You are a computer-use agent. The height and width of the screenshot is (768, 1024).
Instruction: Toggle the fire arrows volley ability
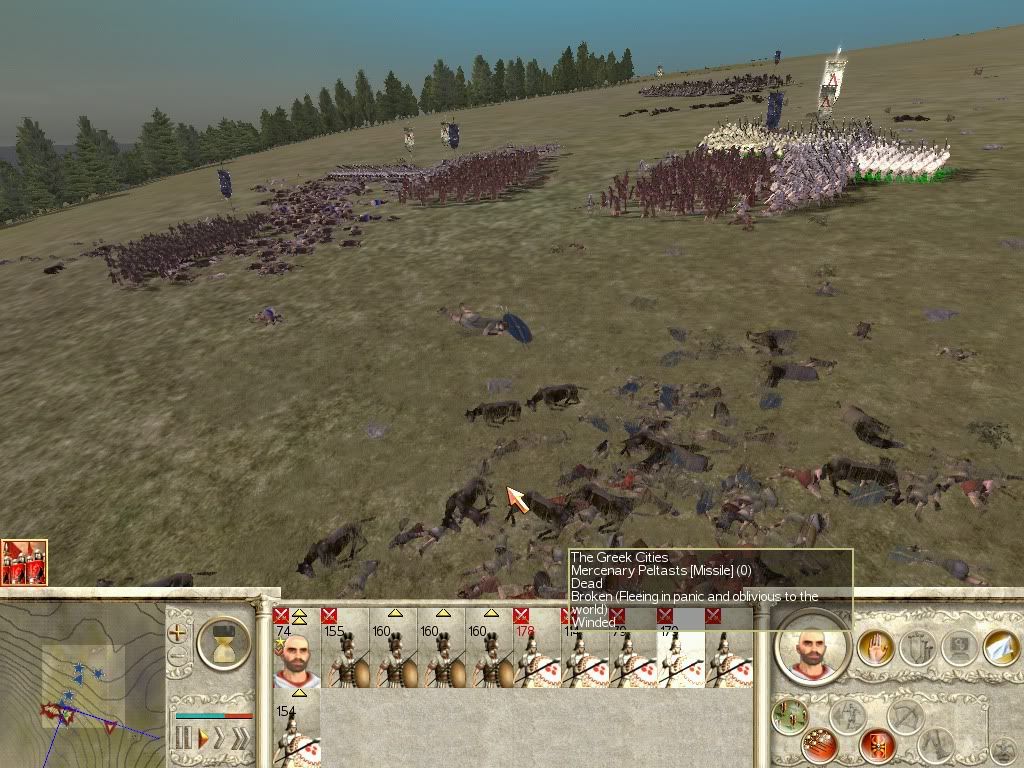pyautogui.click(x=818, y=745)
